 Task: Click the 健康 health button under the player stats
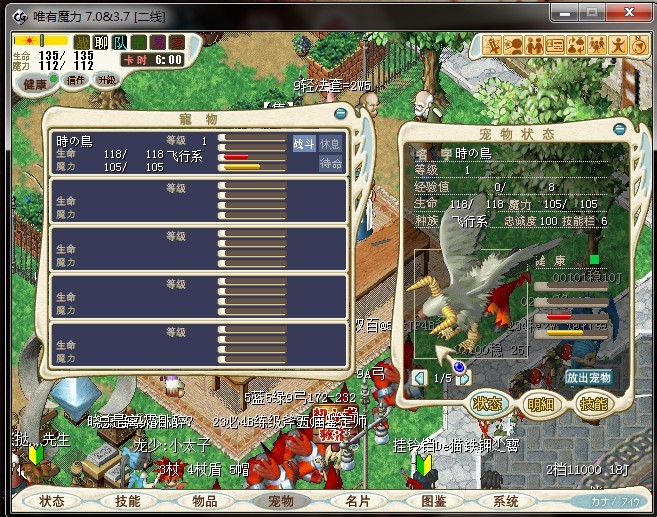point(33,82)
